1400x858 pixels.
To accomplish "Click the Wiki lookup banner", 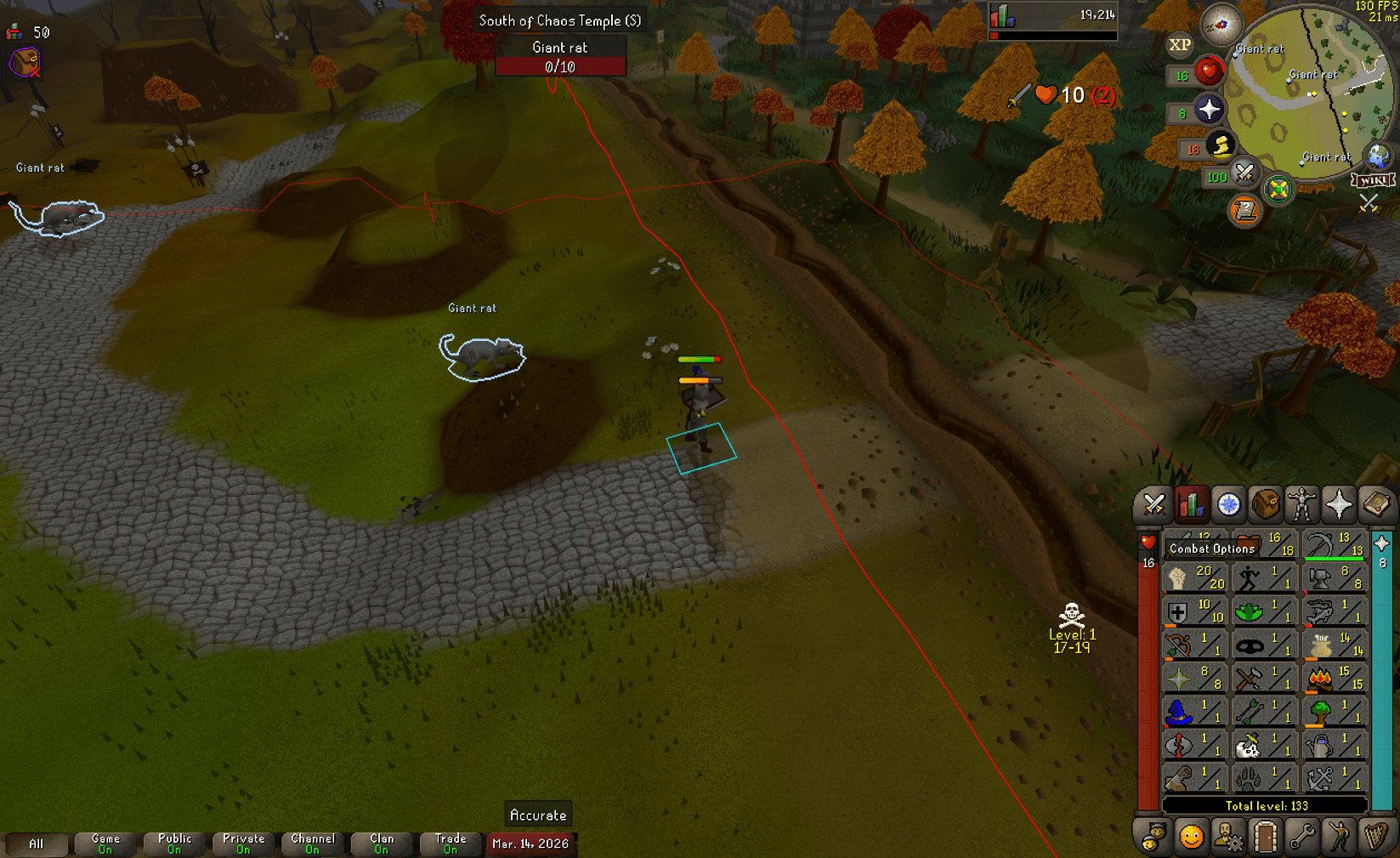I will (1374, 179).
